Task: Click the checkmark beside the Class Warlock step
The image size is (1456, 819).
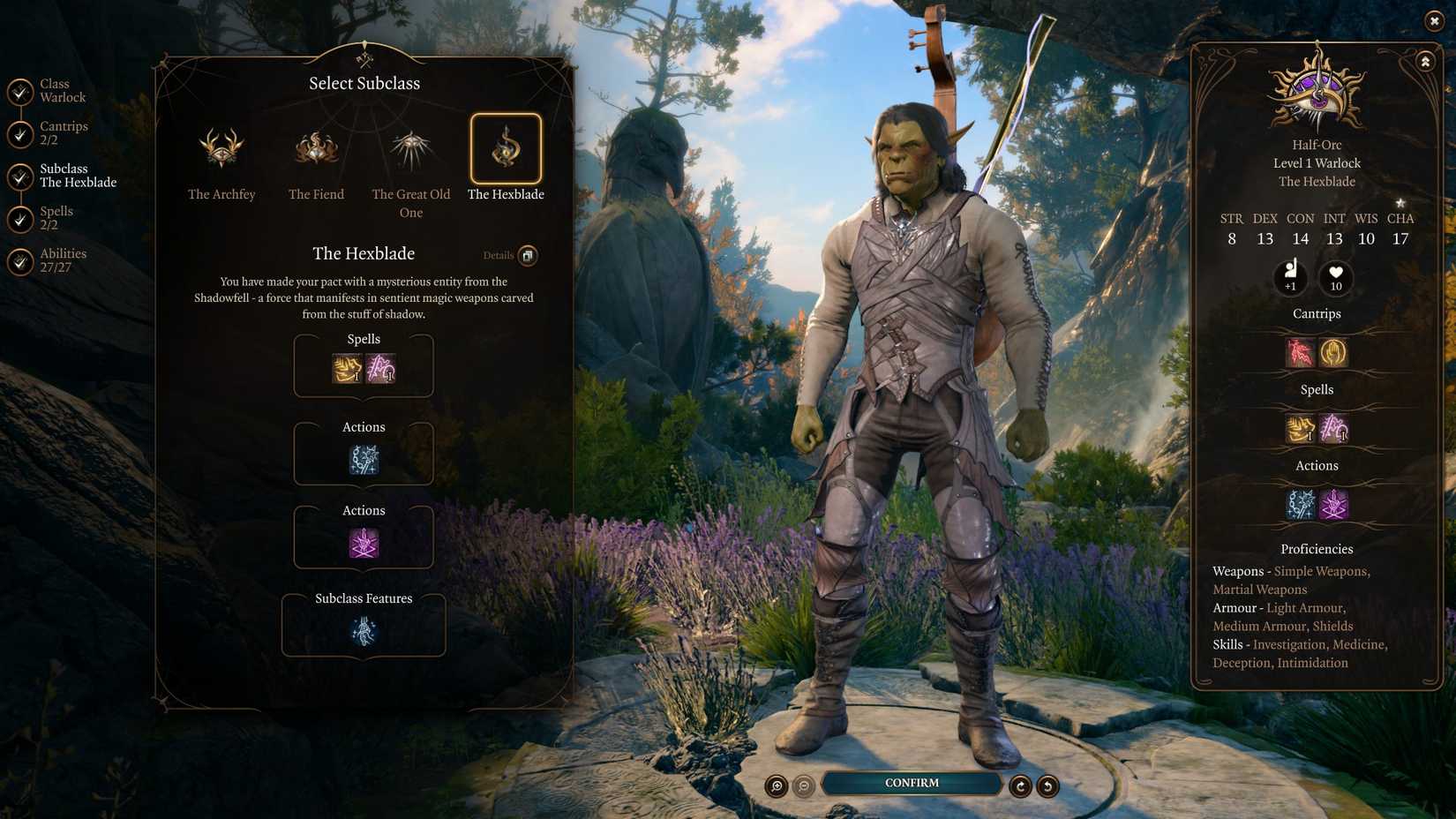Action: pos(19,90)
